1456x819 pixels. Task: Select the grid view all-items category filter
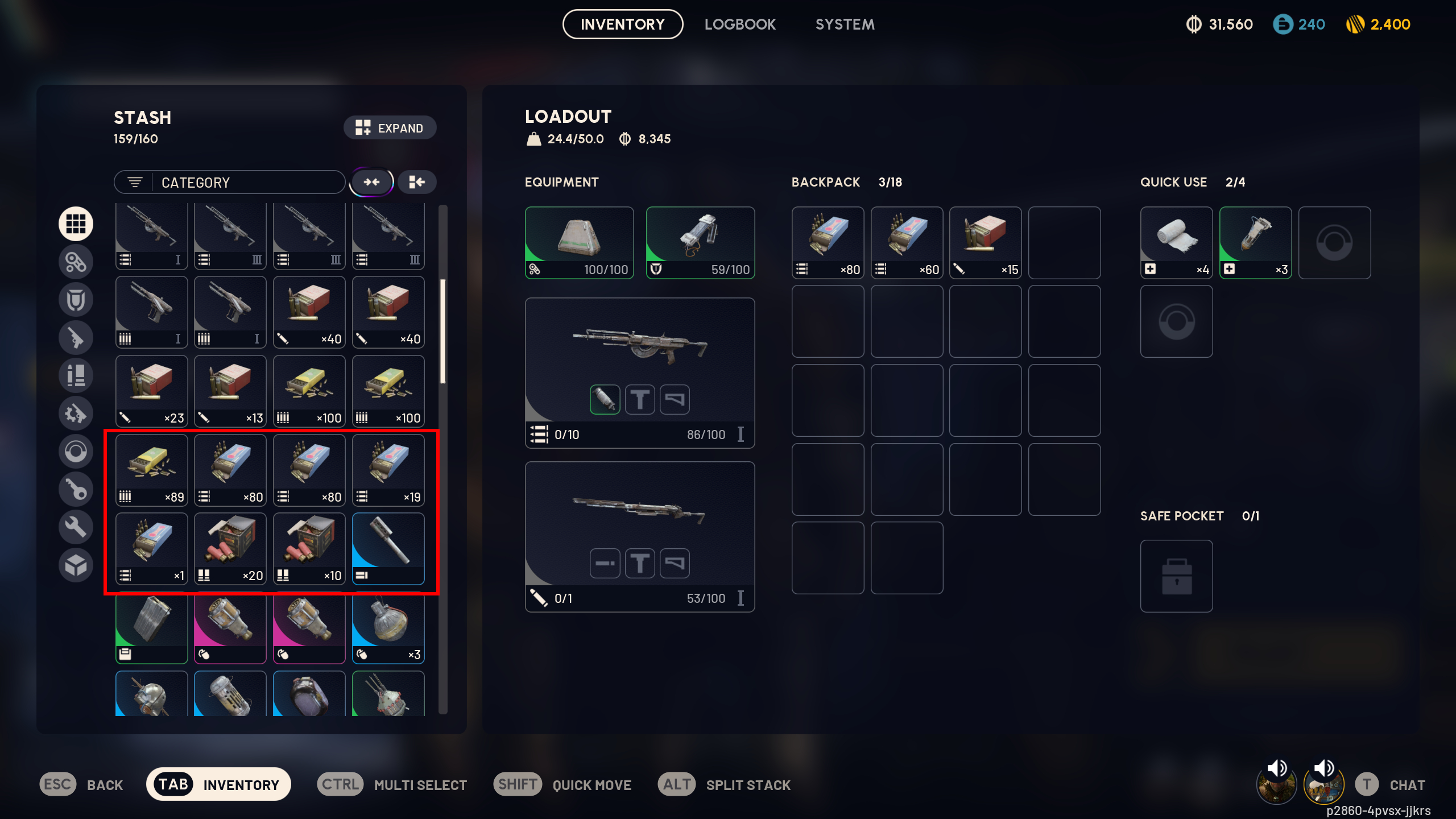pos(76,224)
